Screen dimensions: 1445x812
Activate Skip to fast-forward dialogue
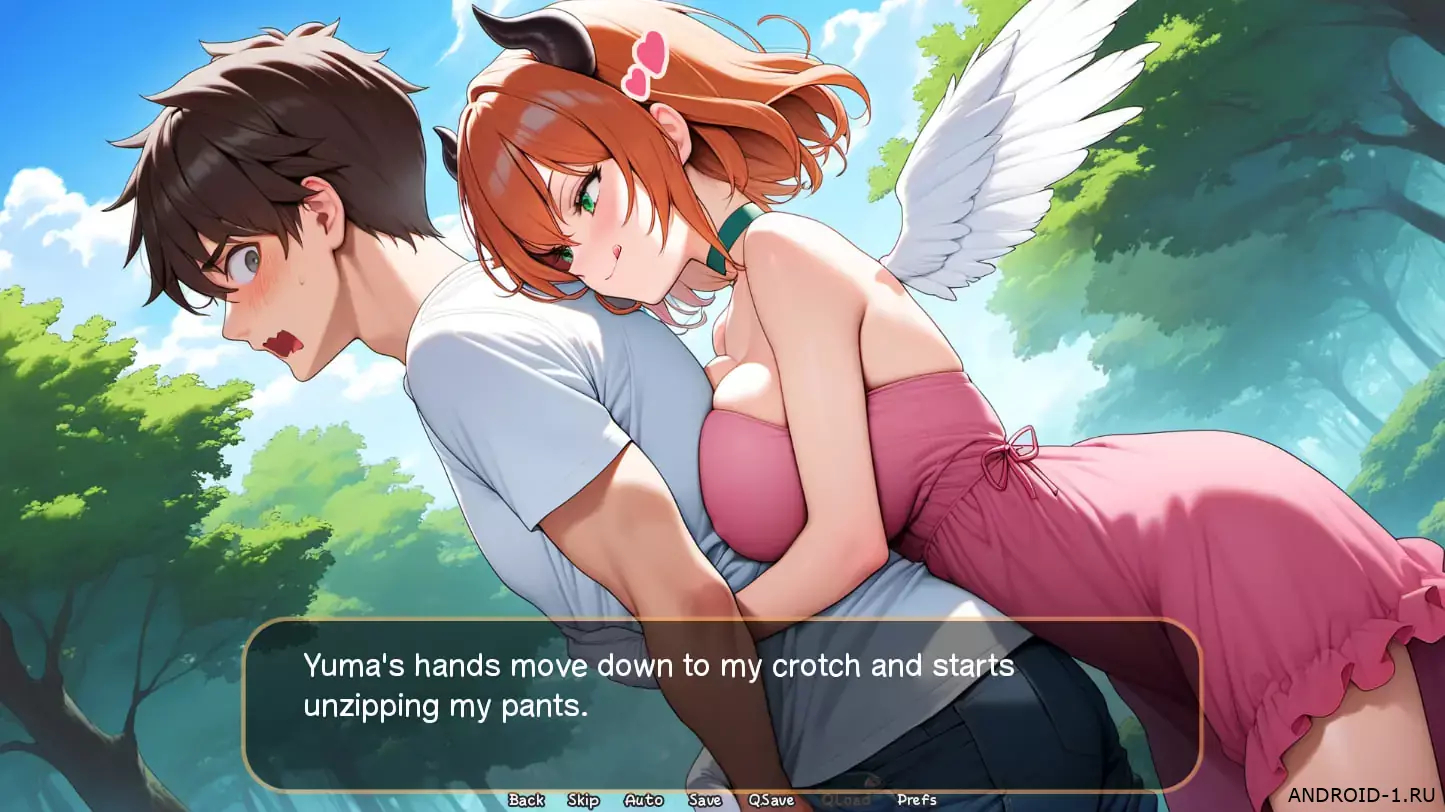pos(583,800)
